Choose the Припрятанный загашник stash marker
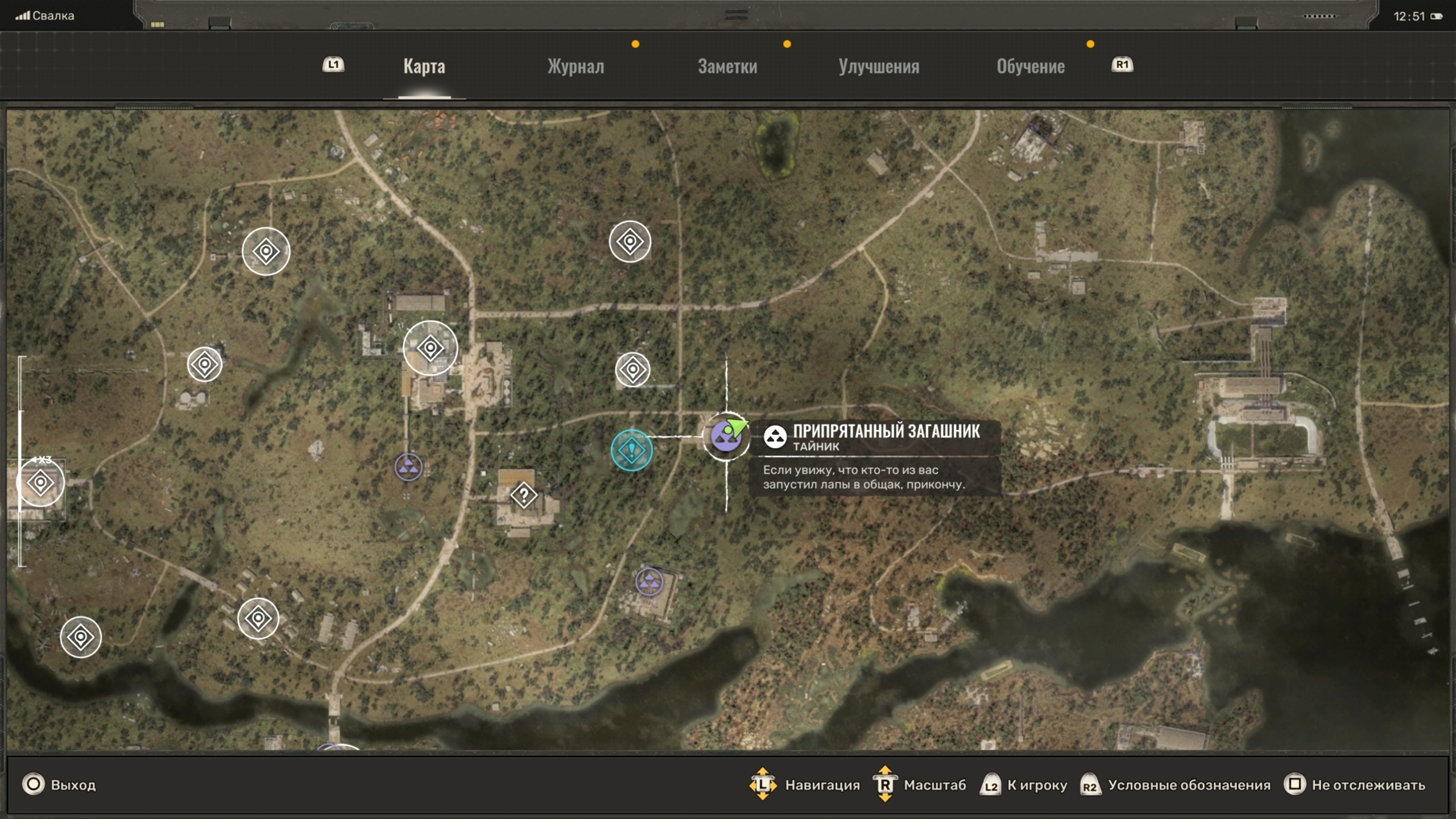The height and width of the screenshot is (819, 1456). (726, 437)
